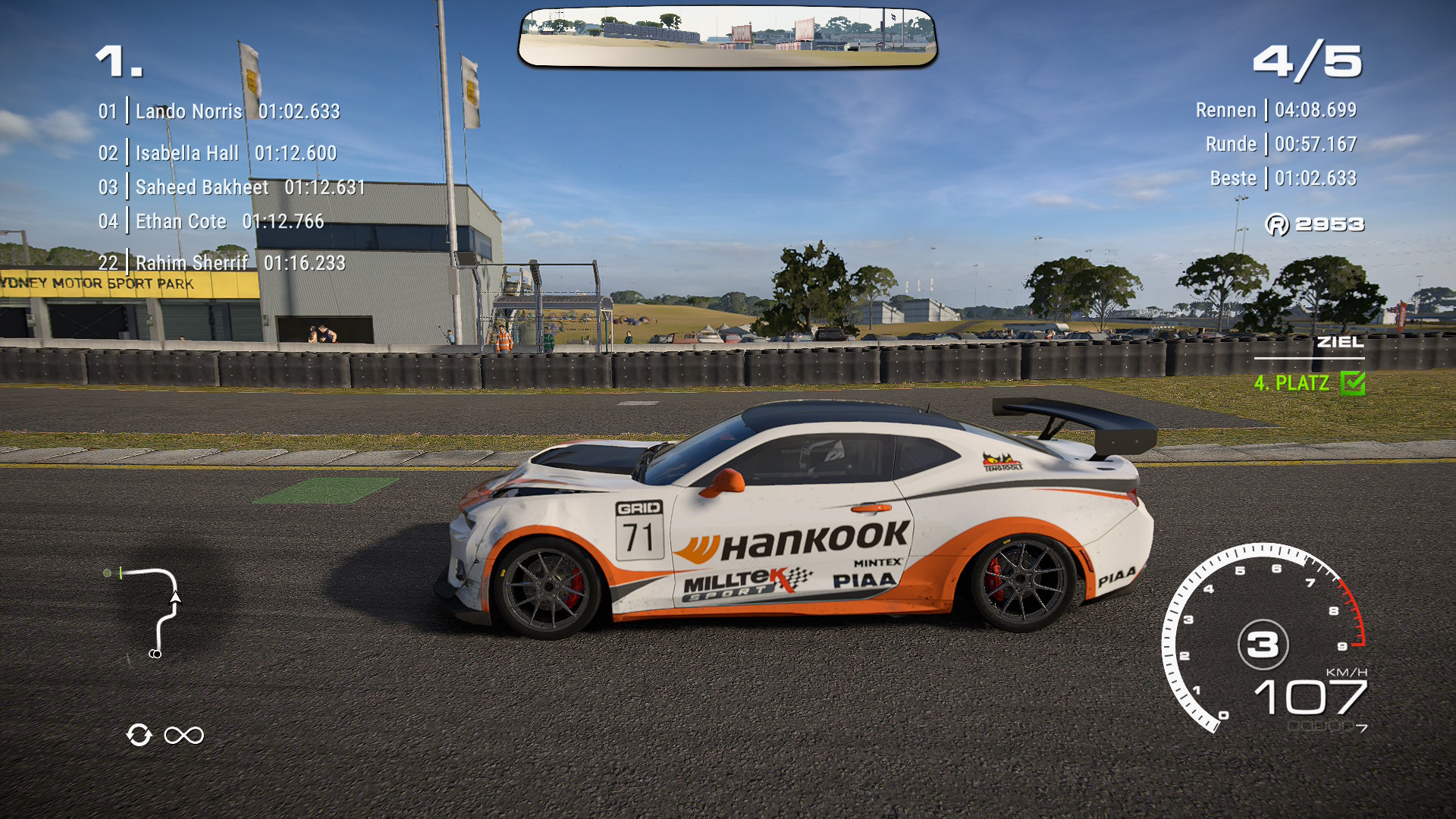The width and height of the screenshot is (1456, 819).
Task: Activate the rewind flashback icon
Action: tap(140, 735)
